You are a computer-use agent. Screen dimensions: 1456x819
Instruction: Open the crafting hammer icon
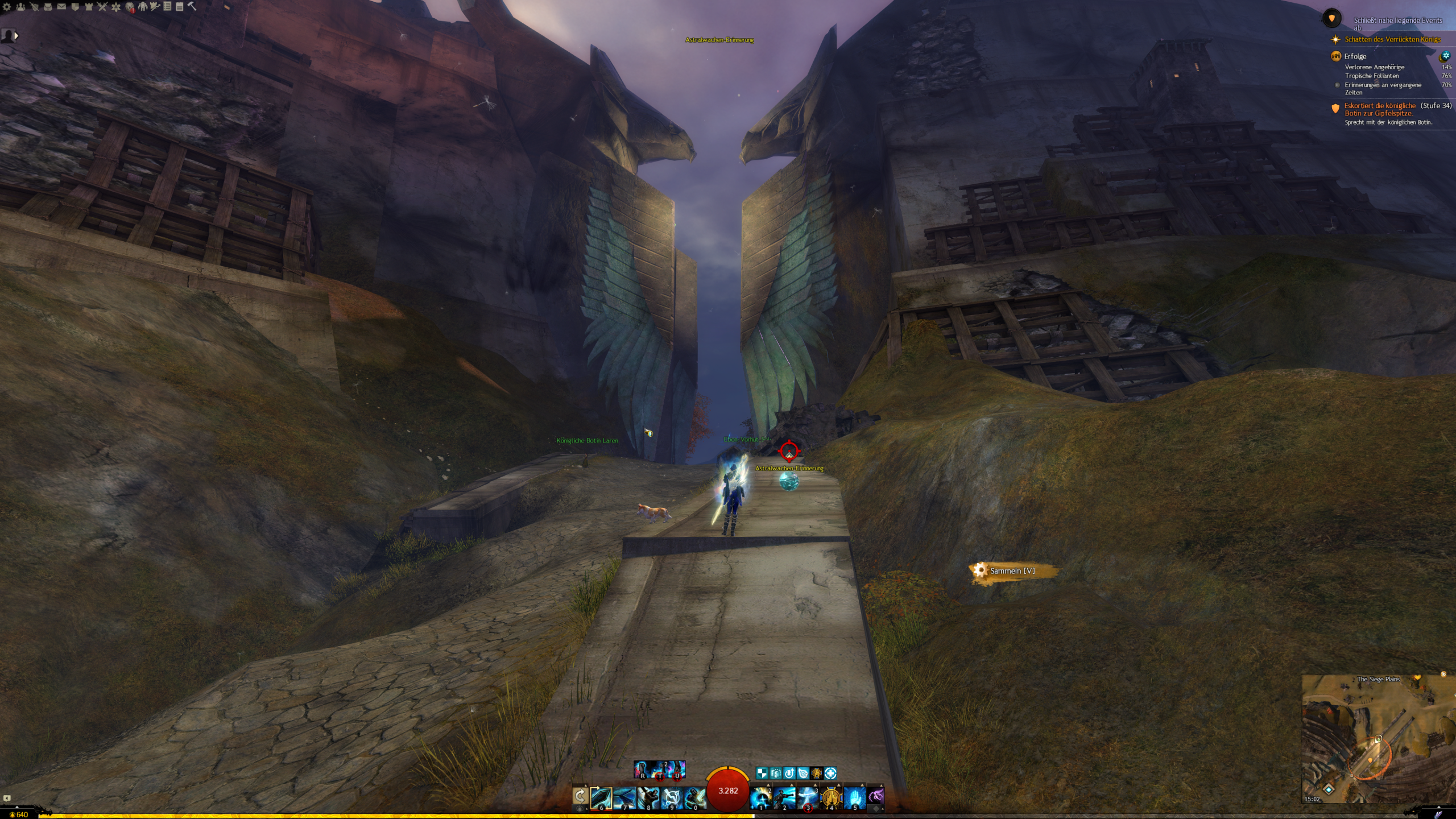tap(192, 6)
